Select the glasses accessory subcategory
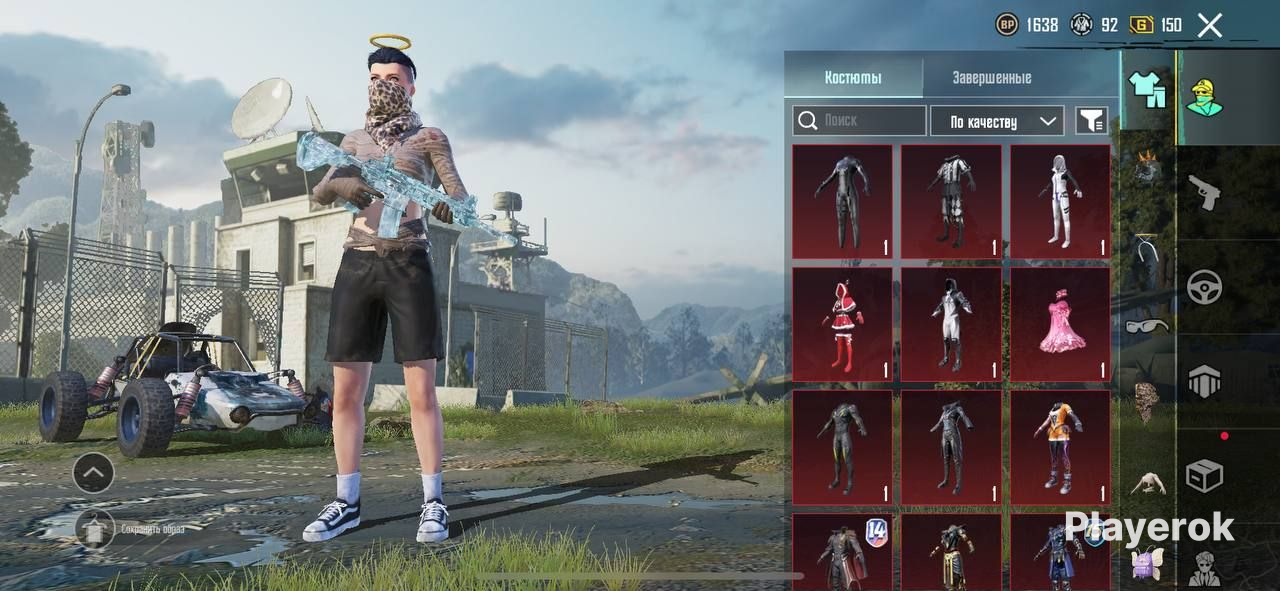This screenshot has width=1280, height=591. pyautogui.click(x=1146, y=326)
